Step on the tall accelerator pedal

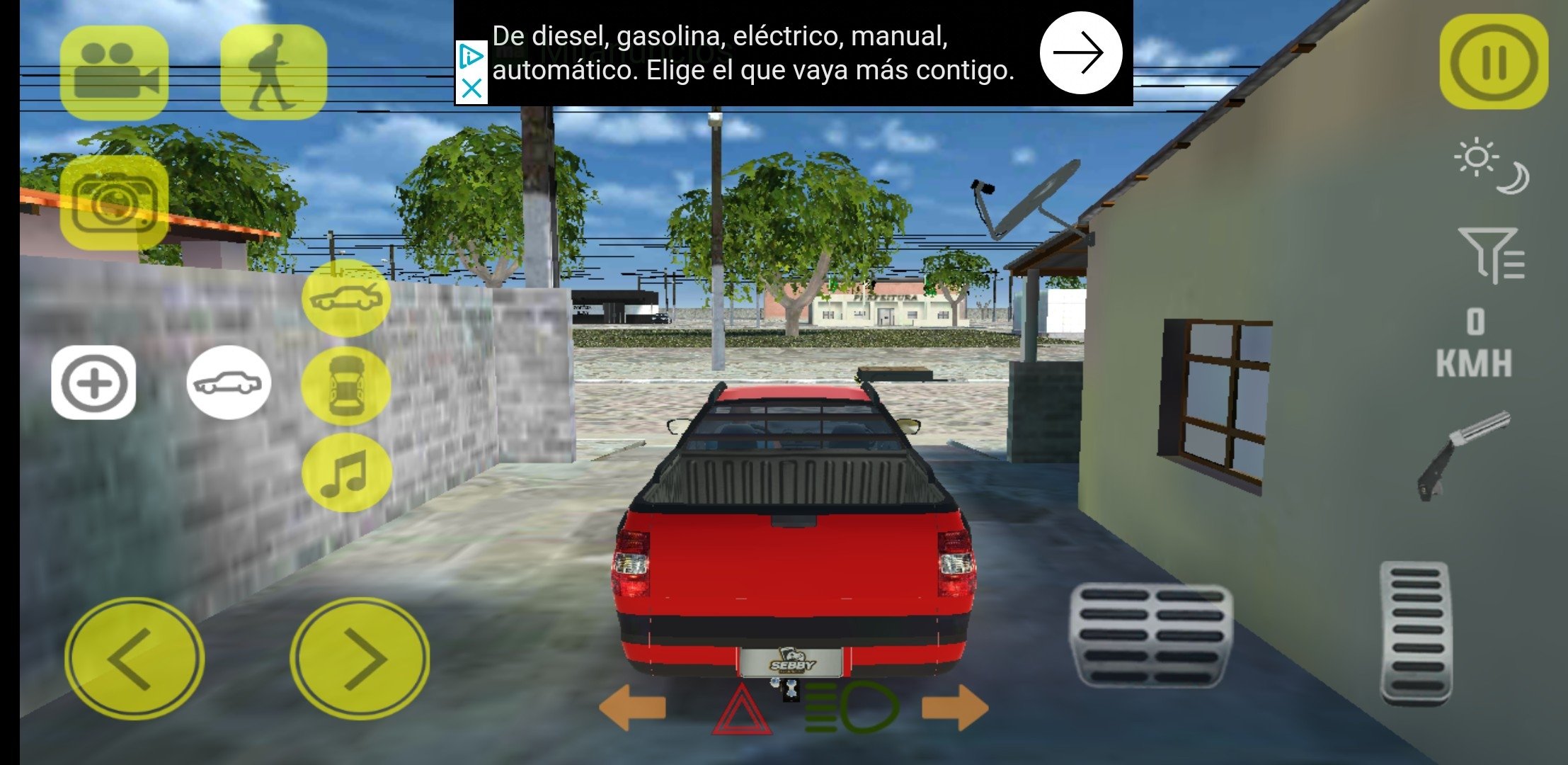pos(1416,632)
